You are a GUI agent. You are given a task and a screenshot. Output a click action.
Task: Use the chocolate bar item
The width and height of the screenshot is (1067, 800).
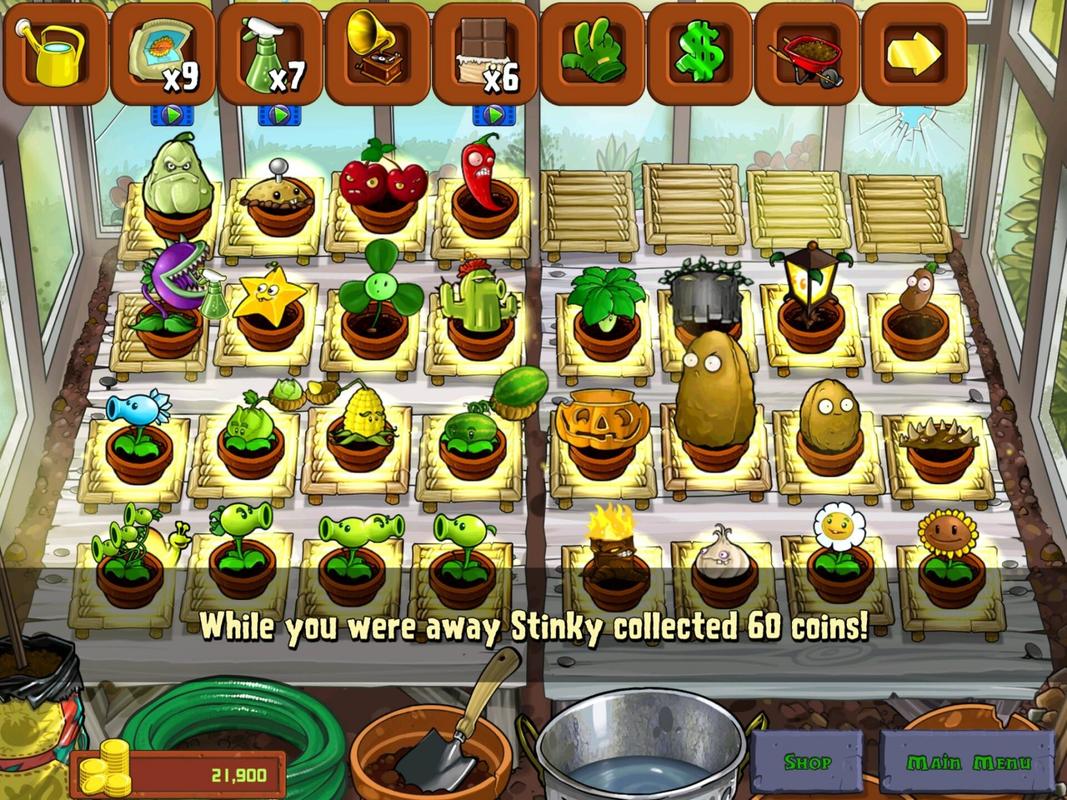(x=485, y=54)
